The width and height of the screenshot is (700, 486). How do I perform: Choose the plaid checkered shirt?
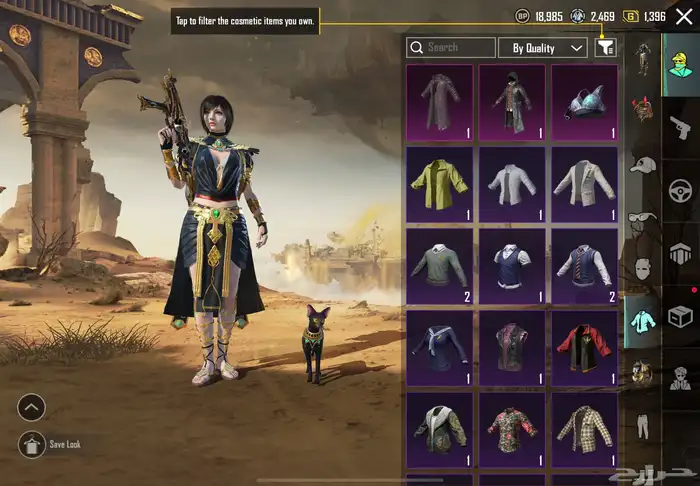pos(585,430)
